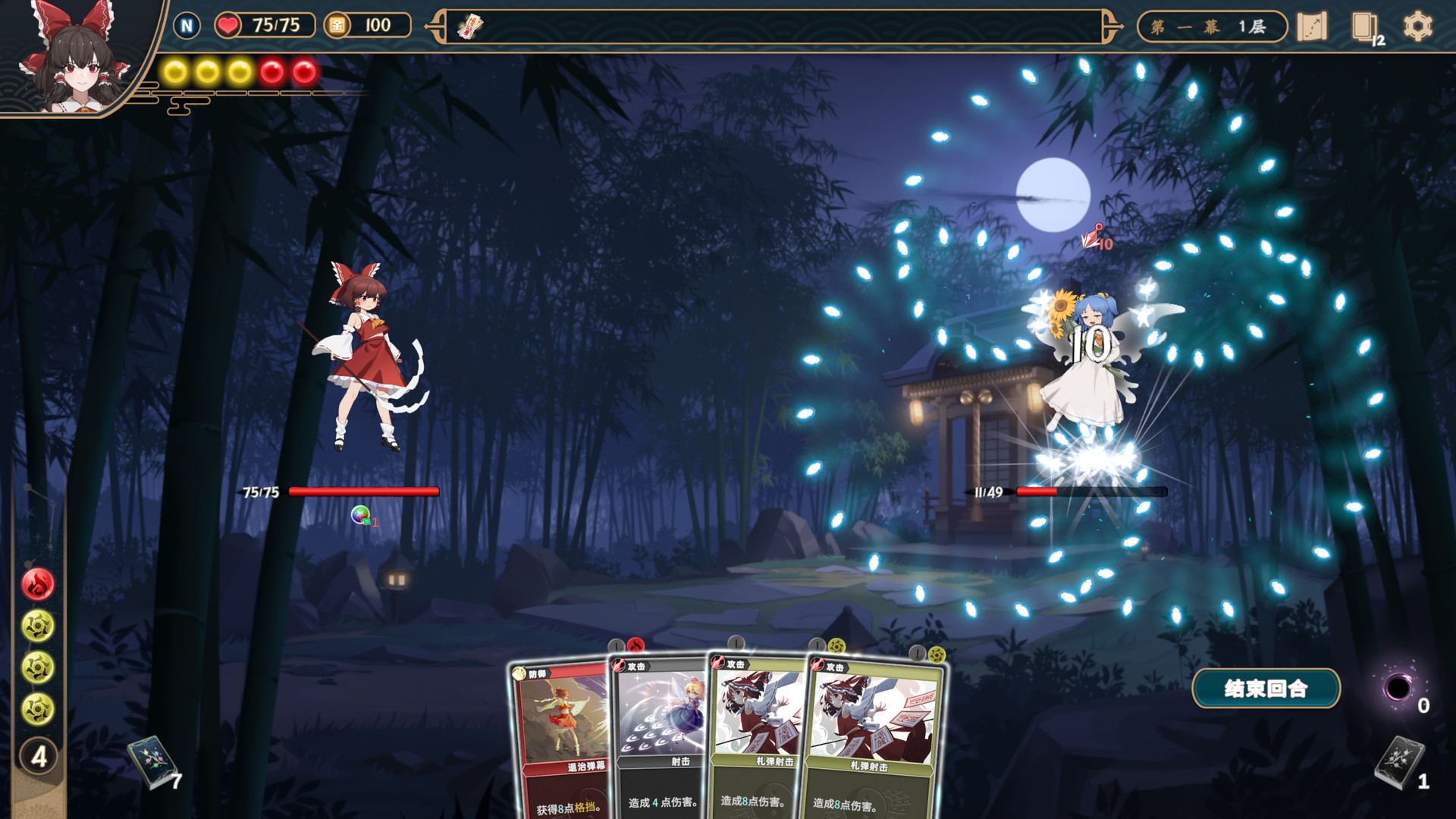Click the N difficulty badge

tap(187, 25)
